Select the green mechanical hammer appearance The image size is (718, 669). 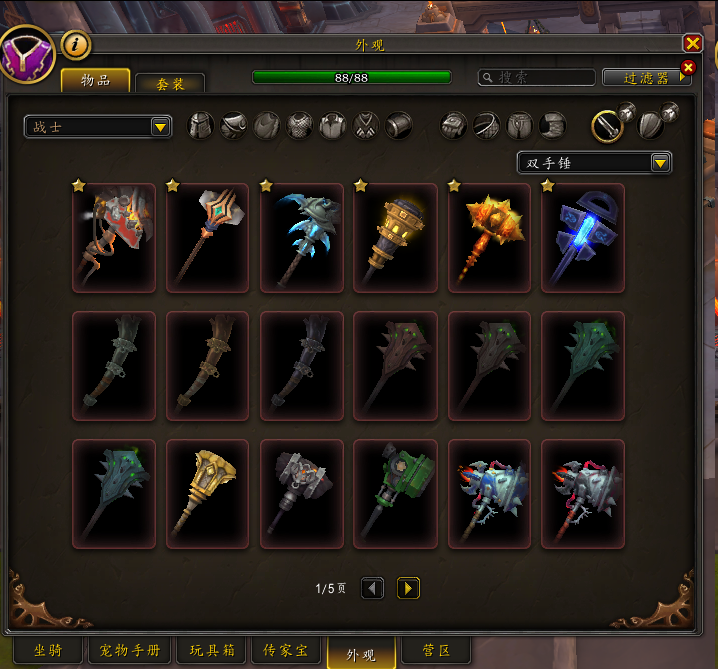(x=395, y=494)
